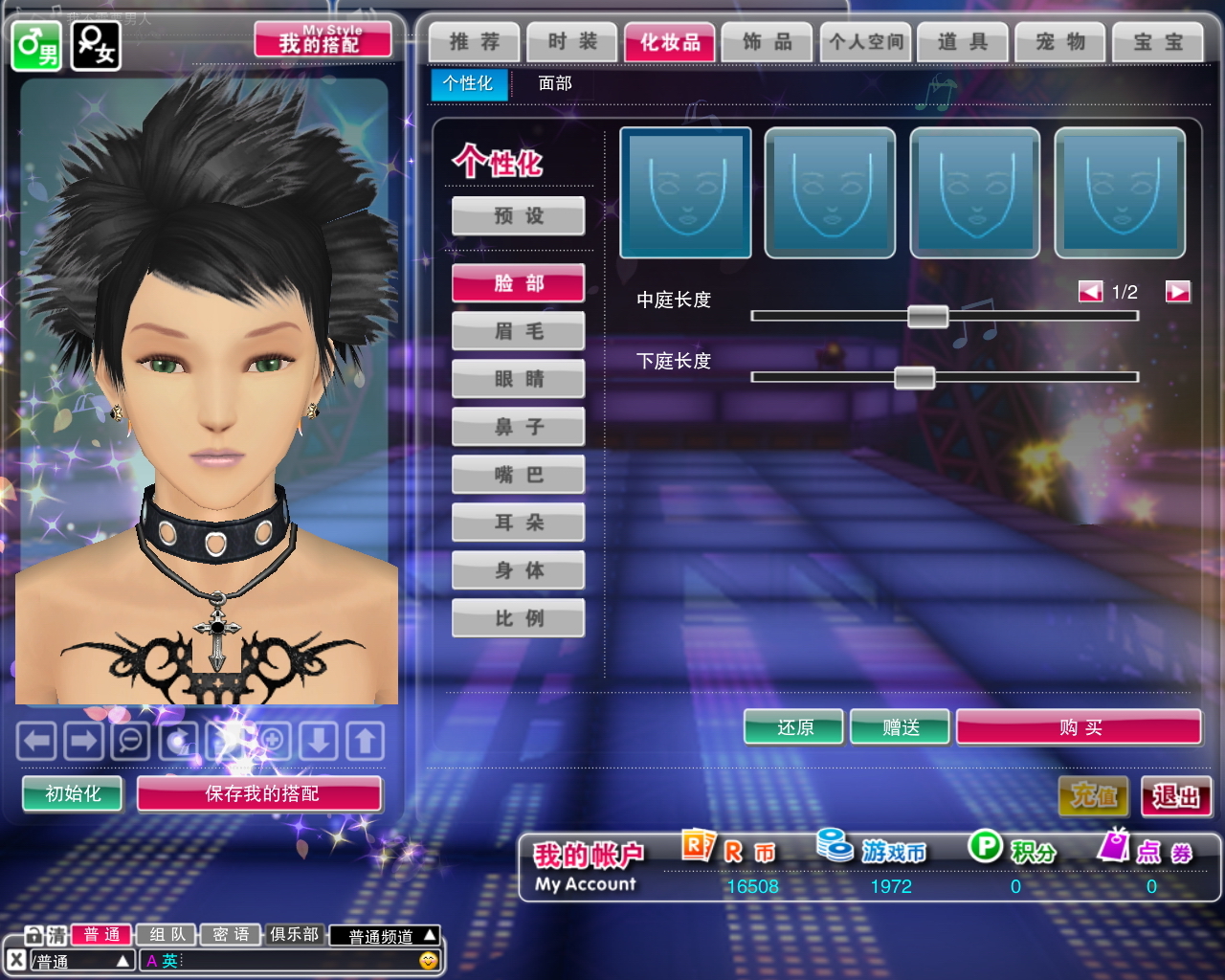The width and height of the screenshot is (1225, 980).
Task: Open the 饰品 accessories tab
Action: 768,42
